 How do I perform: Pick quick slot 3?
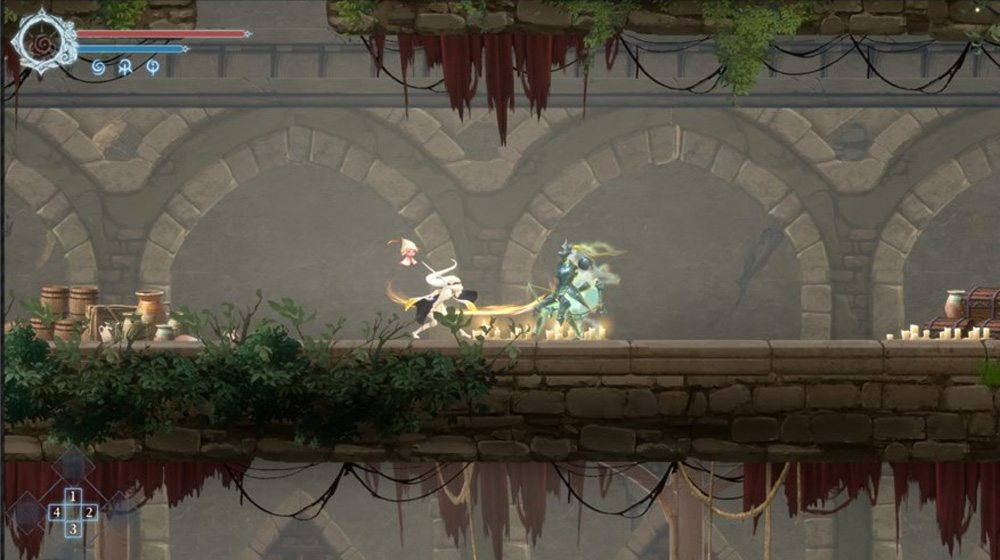click(x=74, y=528)
